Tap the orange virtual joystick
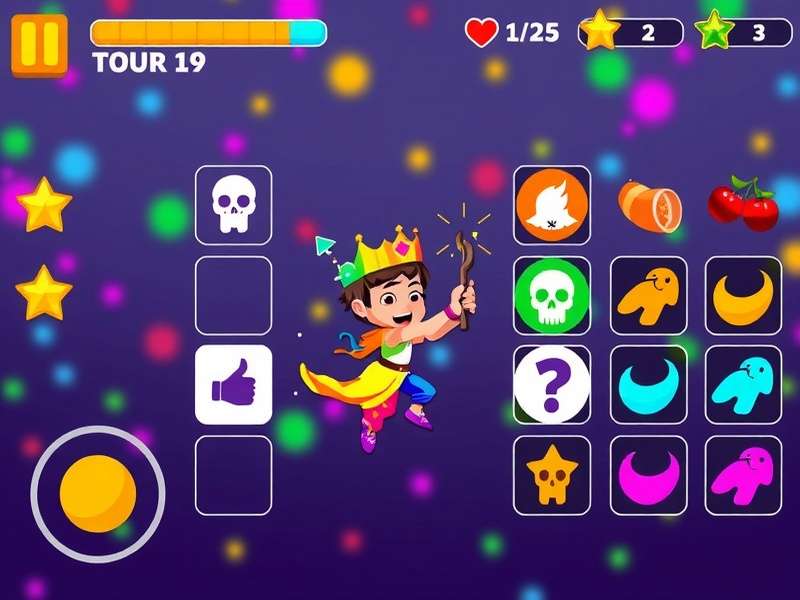This screenshot has width=800, height=600. [97, 493]
